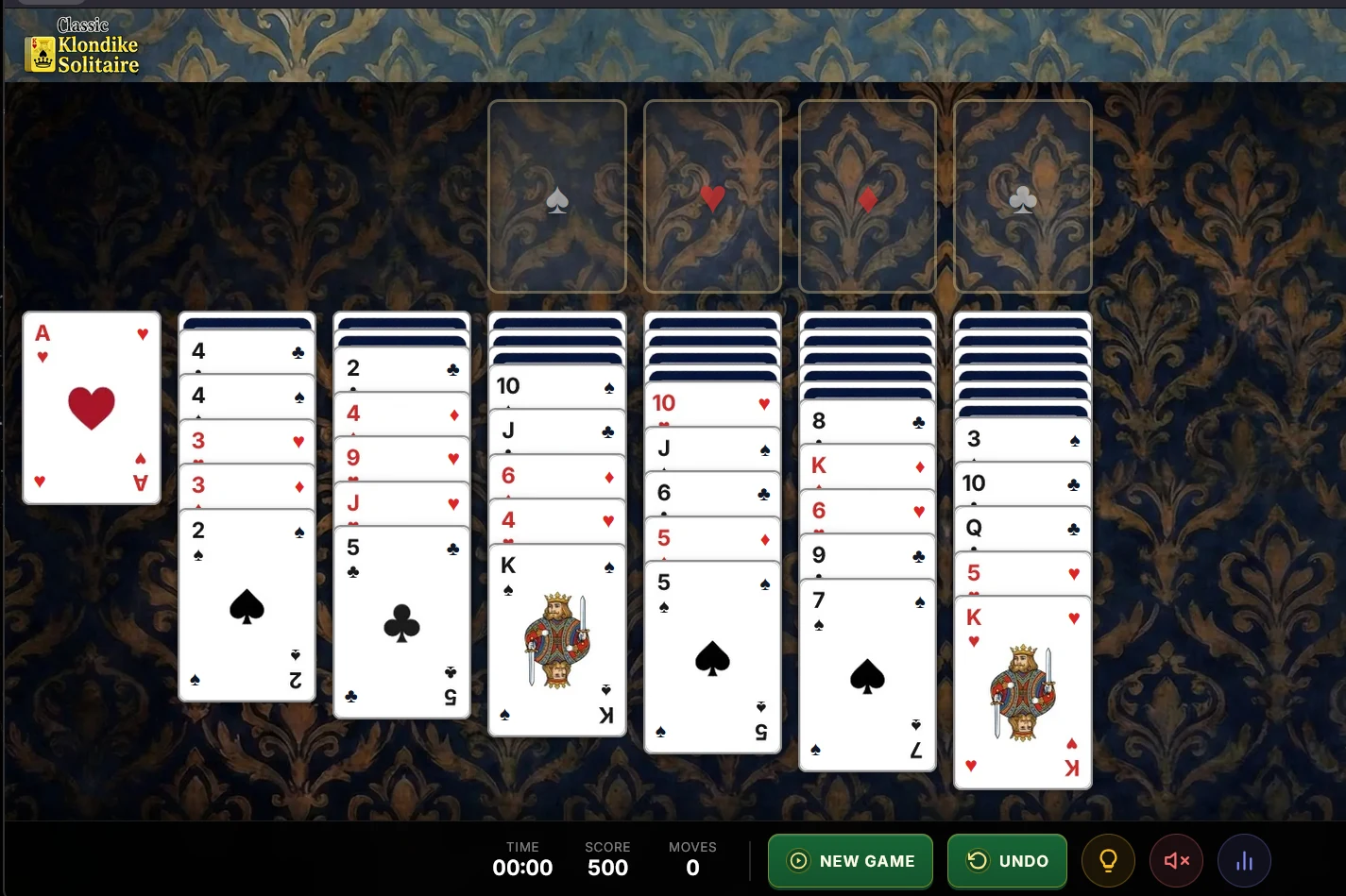Image resolution: width=1346 pixels, height=896 pixels.
Task: Click the New Game play icon
Action: tap(798, 860)
